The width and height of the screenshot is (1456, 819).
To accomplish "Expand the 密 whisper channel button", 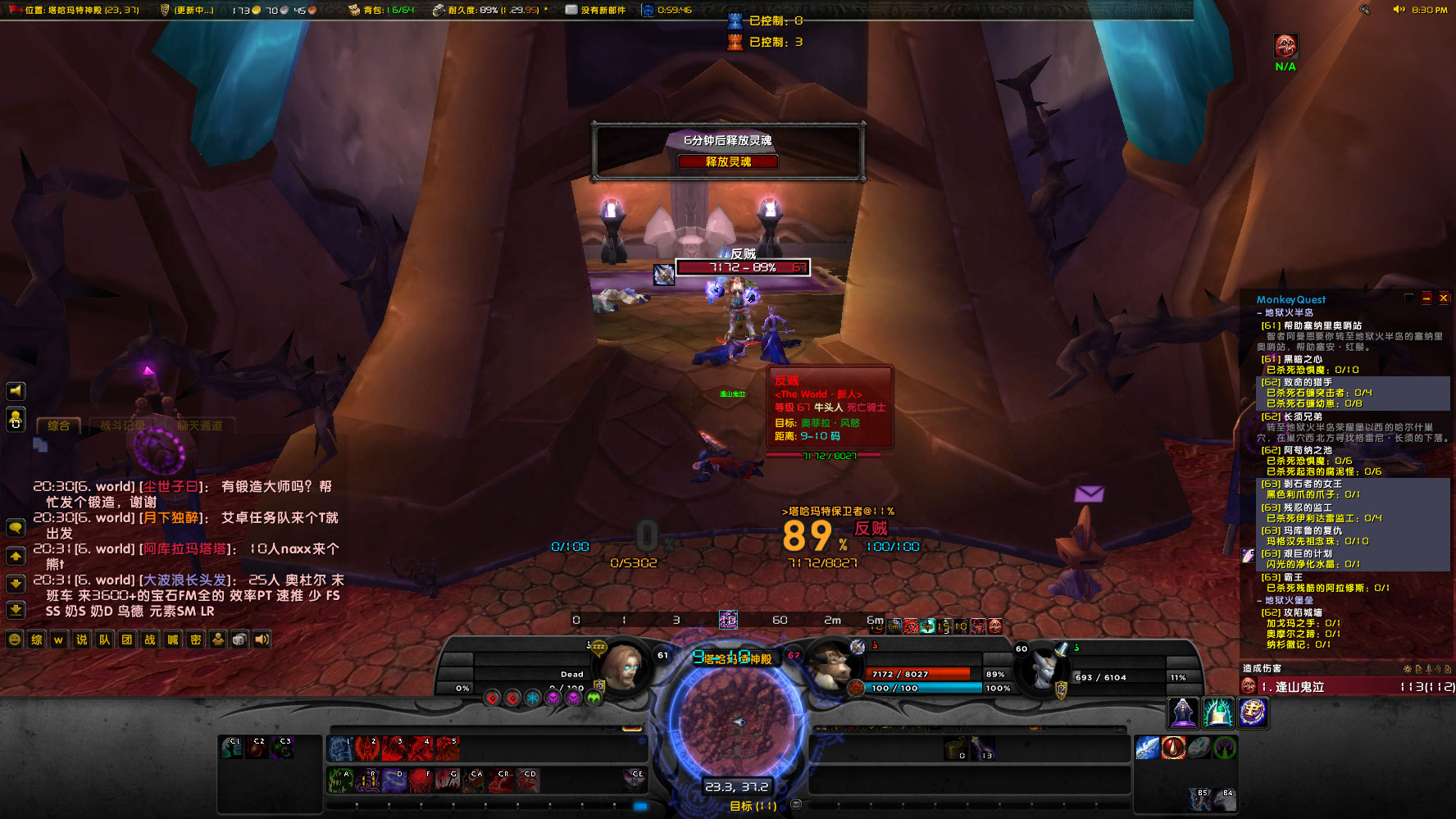I will click(193, 639).
